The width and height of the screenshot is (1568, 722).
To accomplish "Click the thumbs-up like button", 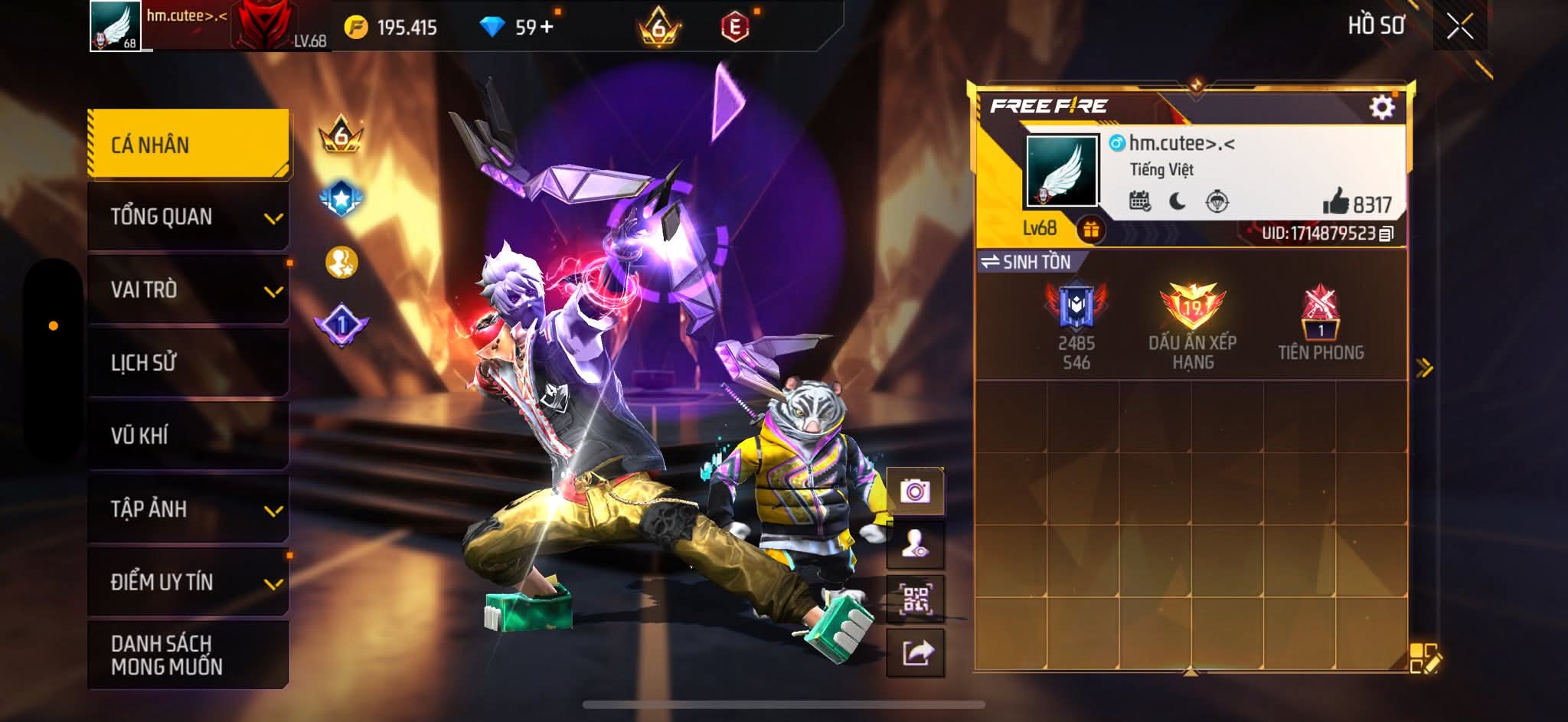I will tap(1336, 202).
